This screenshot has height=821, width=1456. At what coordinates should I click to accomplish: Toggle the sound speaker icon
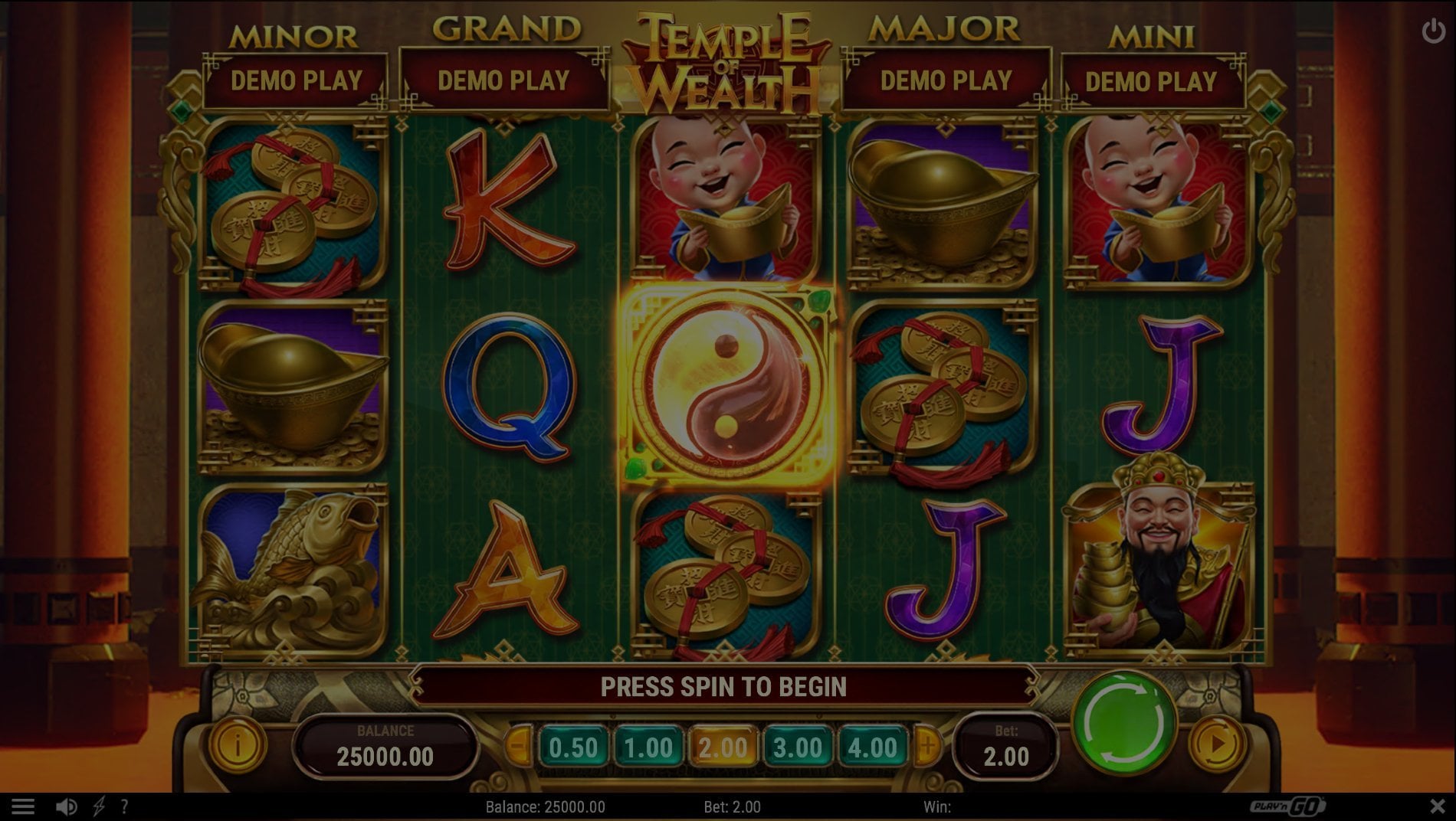point(66,806)
